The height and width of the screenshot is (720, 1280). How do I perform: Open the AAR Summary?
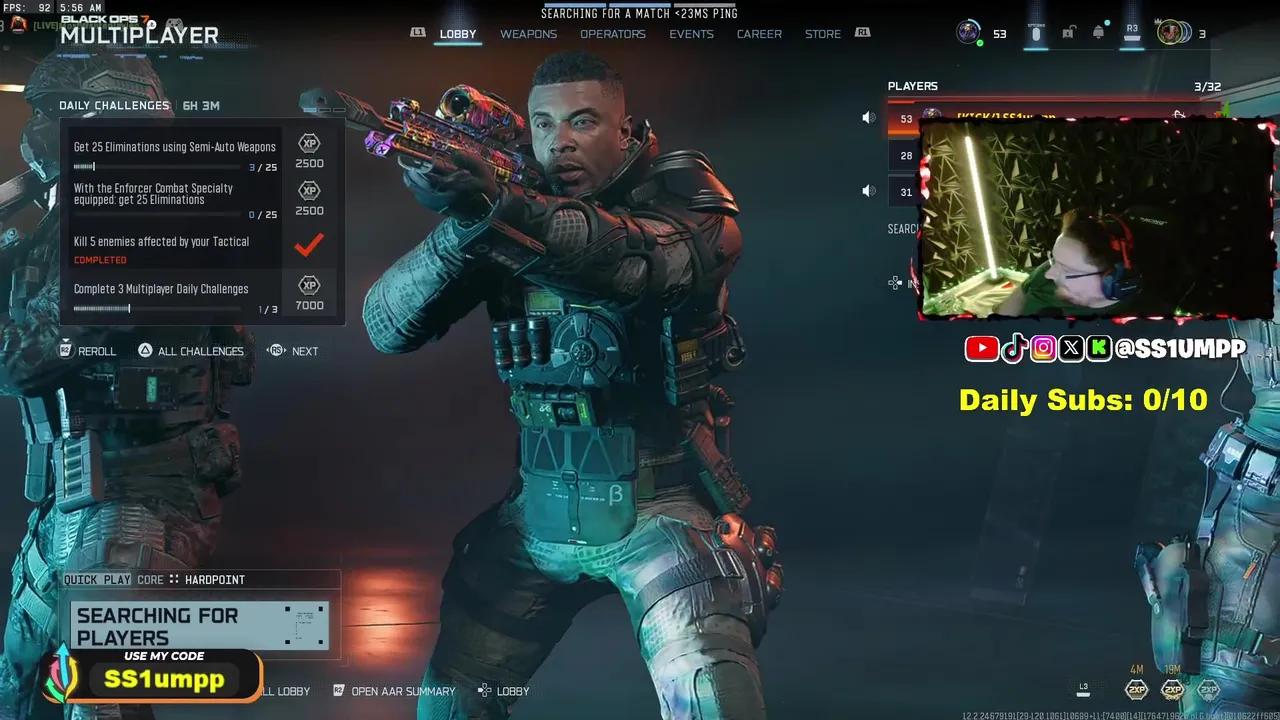point(394,691)
